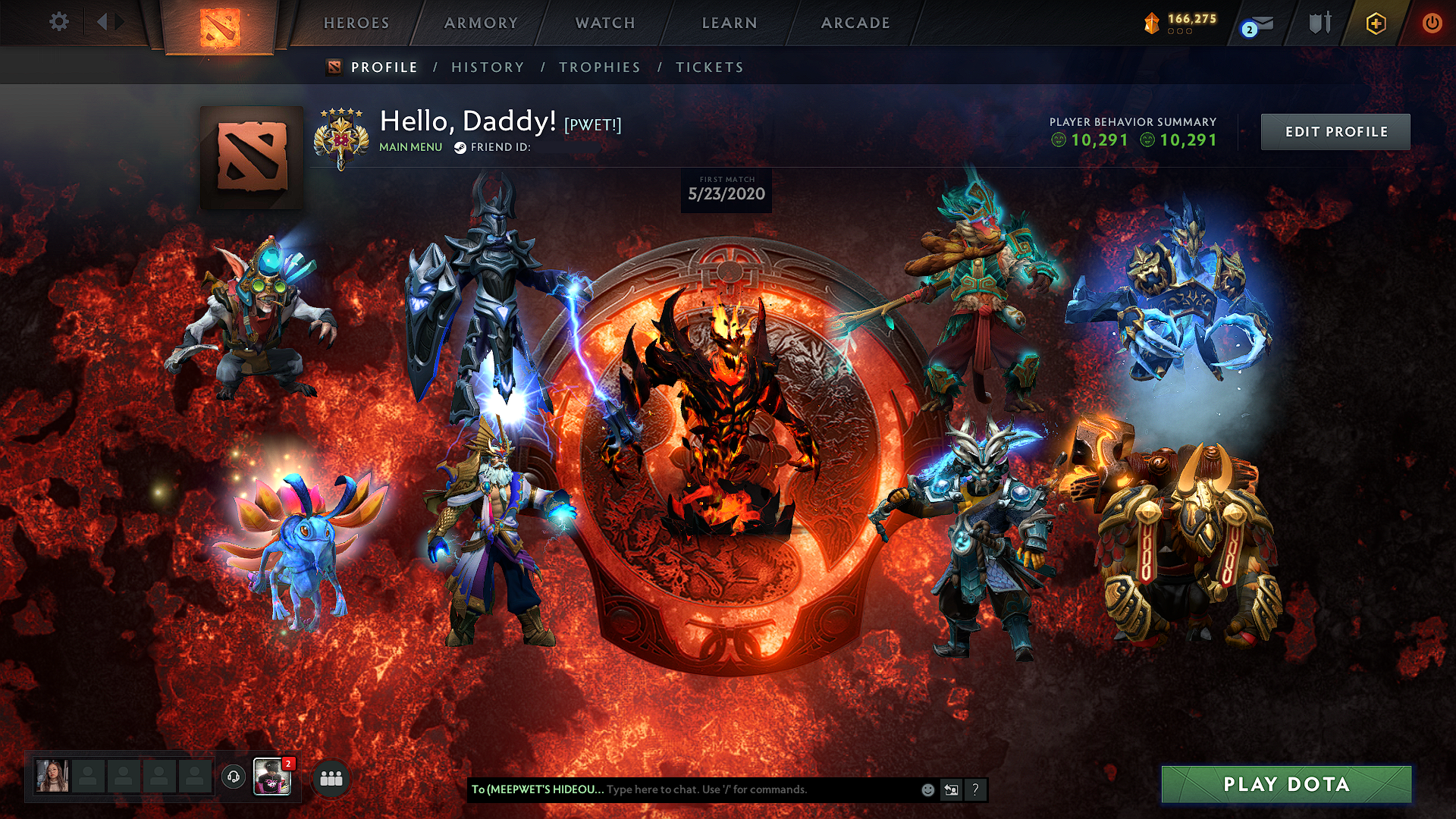Click the shard currency icon showing 166,275

pyautogui.click(x=1150, y=22)
